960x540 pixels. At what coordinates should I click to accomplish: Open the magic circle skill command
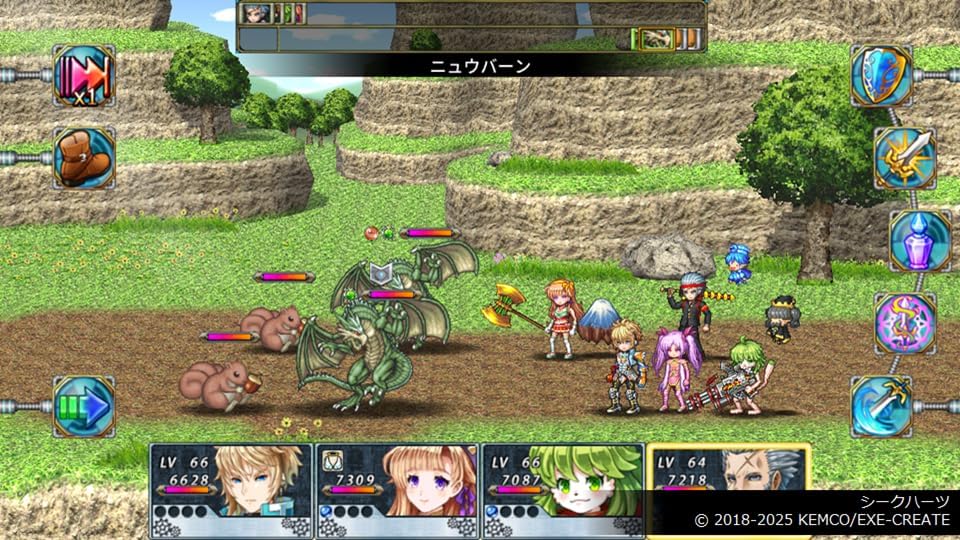click(905, 323)
